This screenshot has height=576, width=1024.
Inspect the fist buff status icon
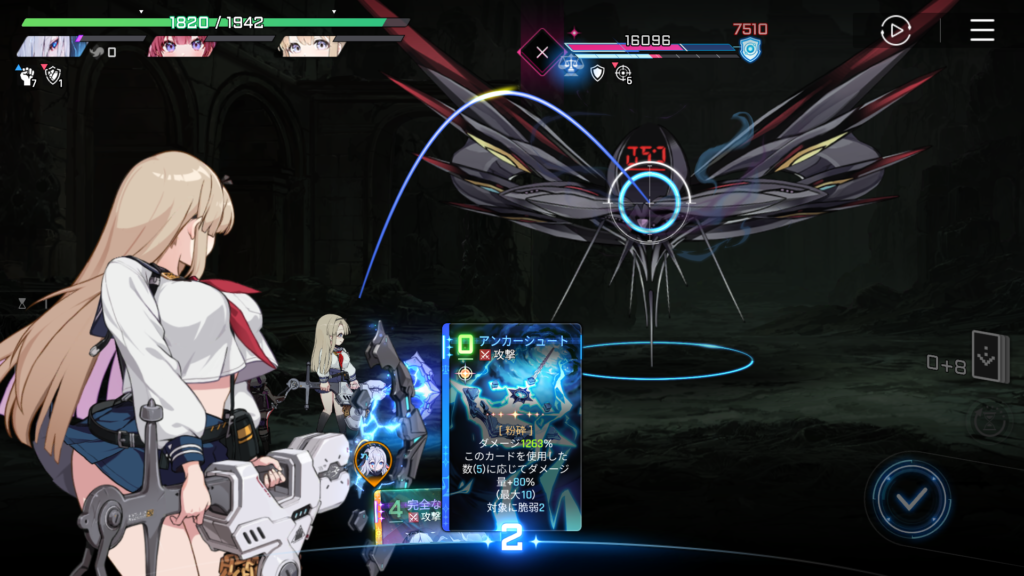click(26, 76)
